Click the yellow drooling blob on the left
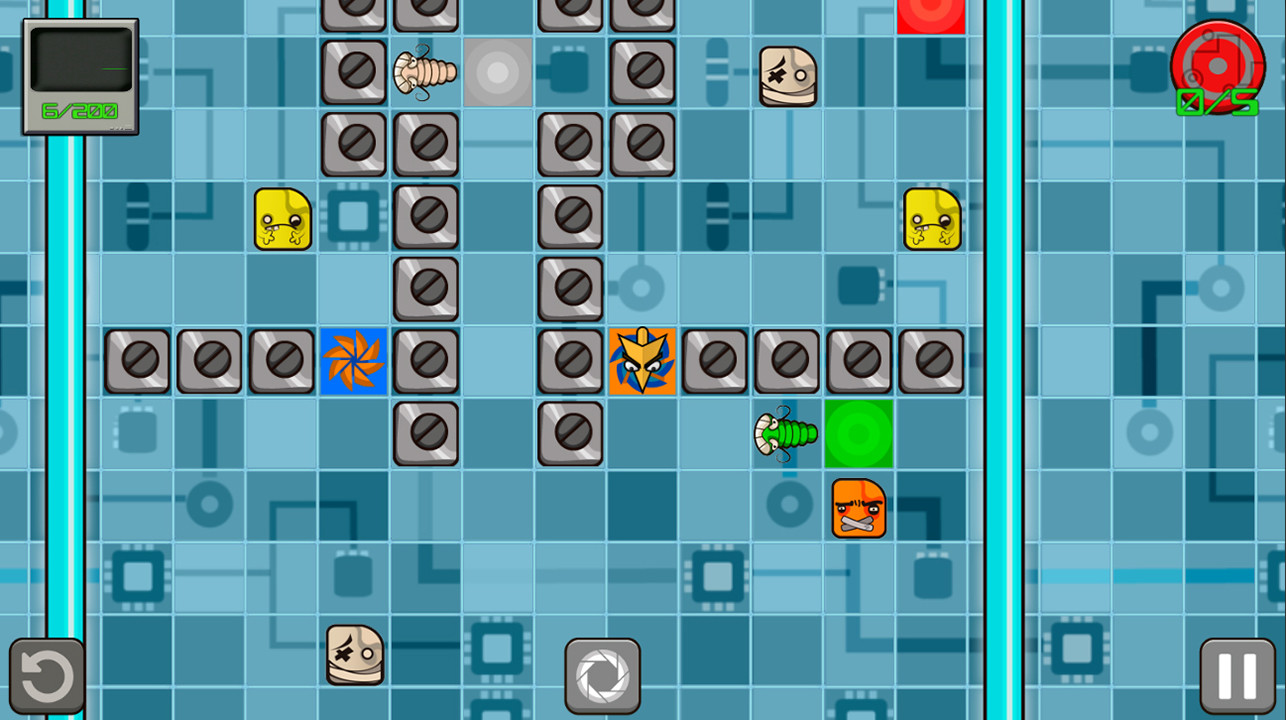 [283, 218]
